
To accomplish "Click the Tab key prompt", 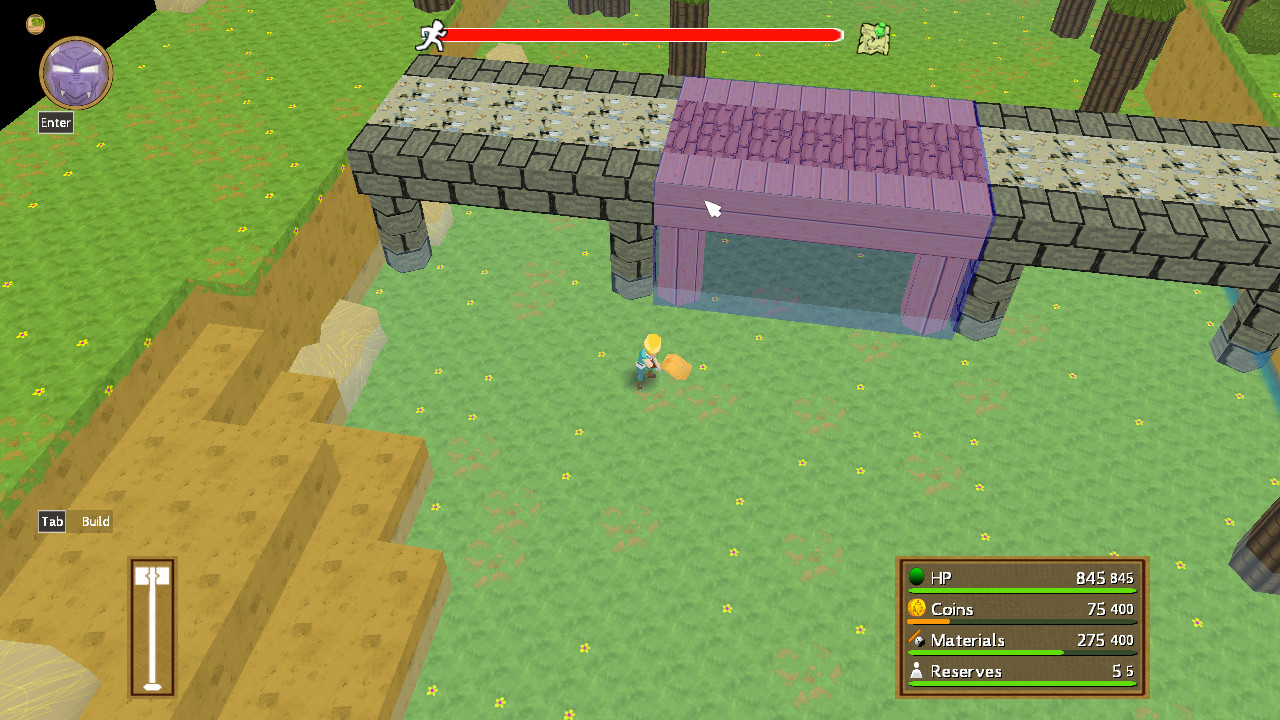I will pos(51,521).
